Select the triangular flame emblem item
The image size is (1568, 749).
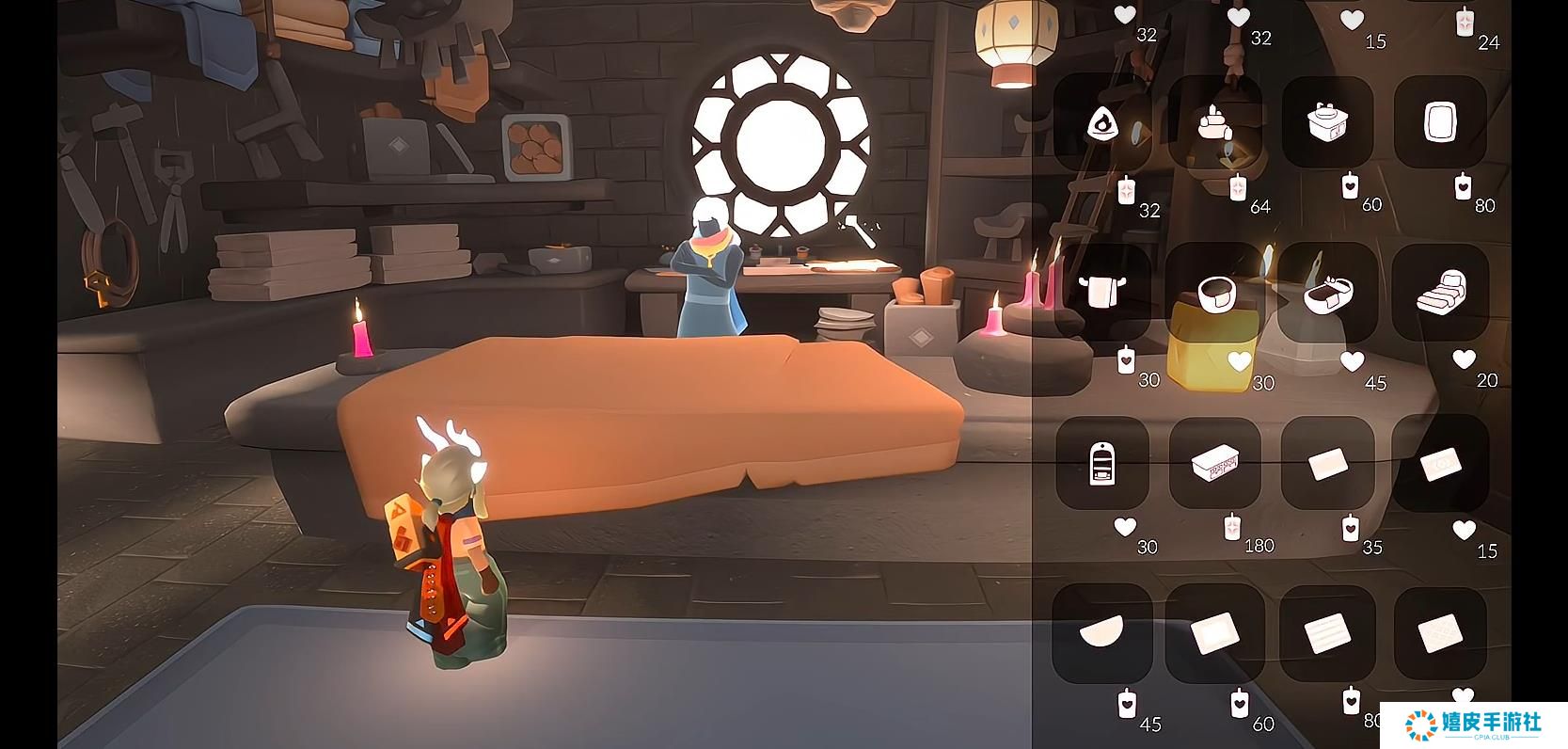click(1101, 123)
